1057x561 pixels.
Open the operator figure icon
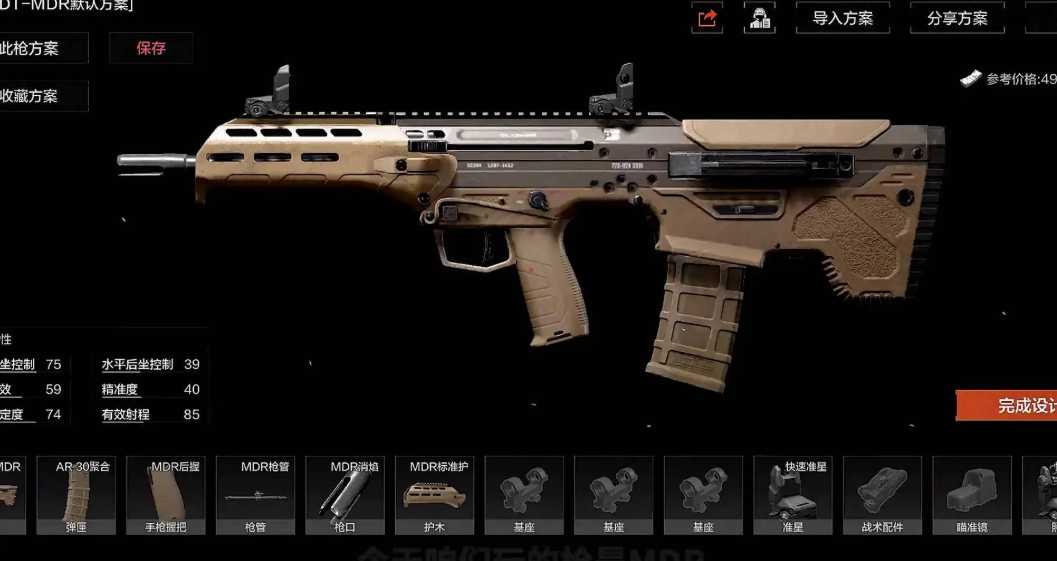[x=760, y=18]
